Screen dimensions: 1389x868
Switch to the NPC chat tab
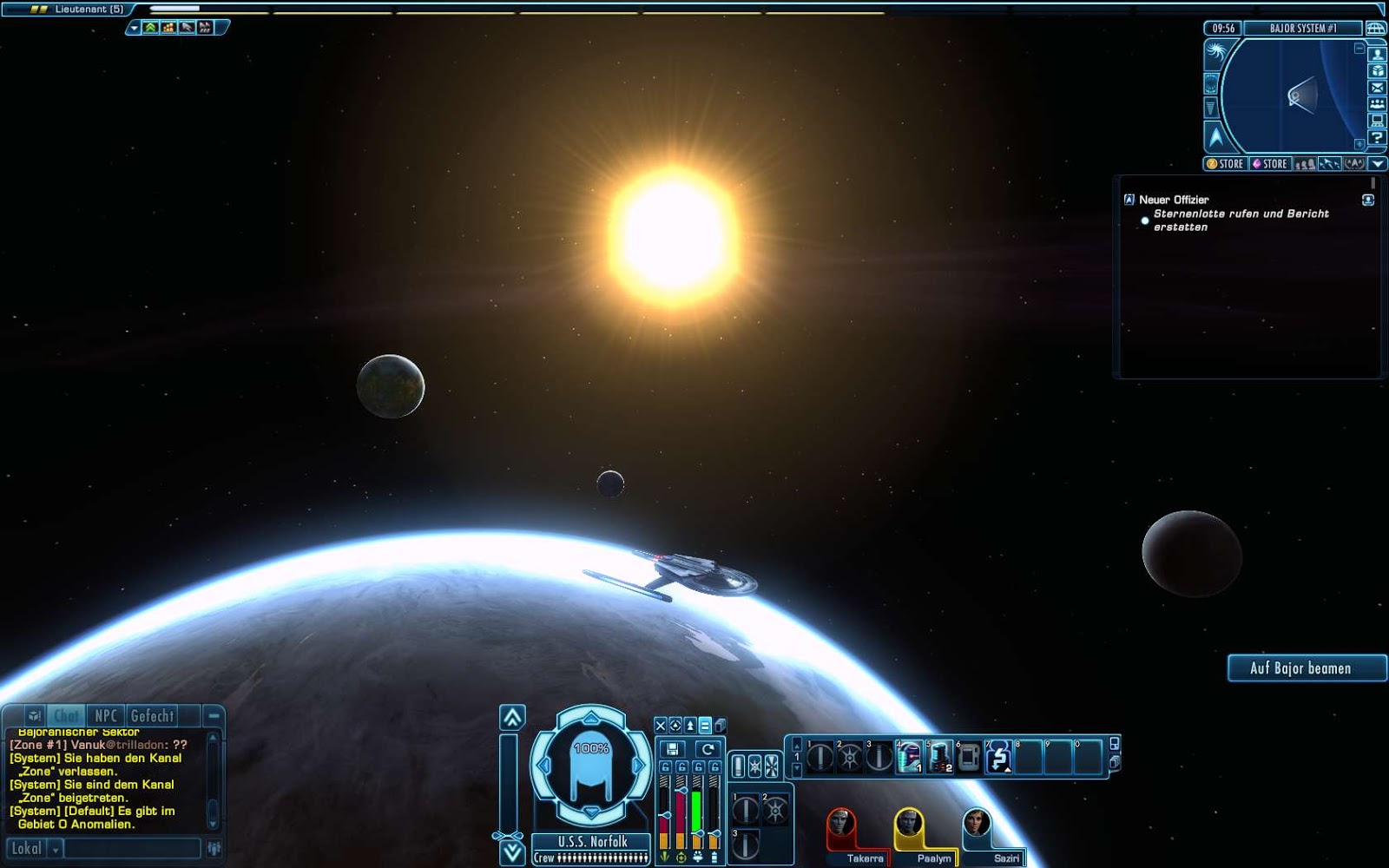(106, 715)
